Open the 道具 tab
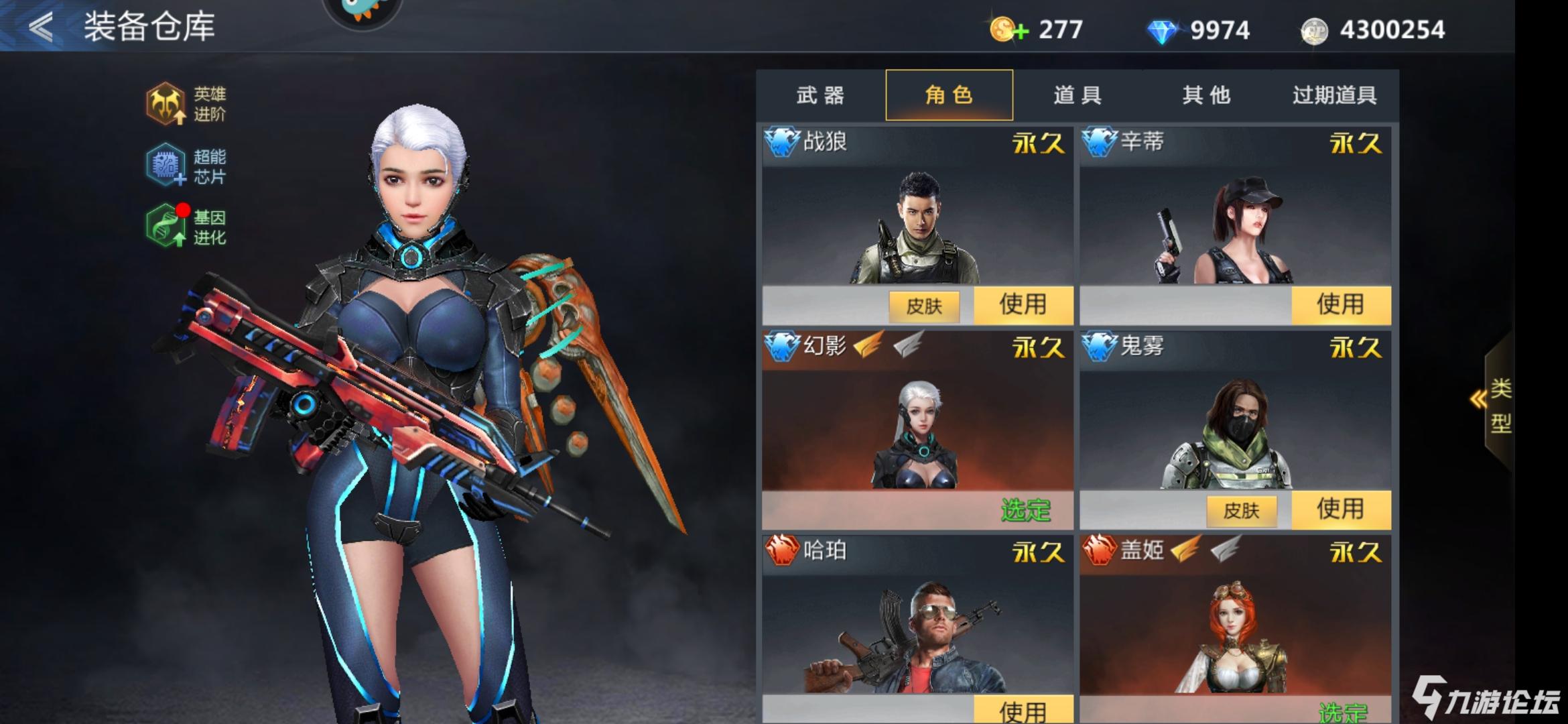1568x724 pixels. click(x=1077, y=95)
